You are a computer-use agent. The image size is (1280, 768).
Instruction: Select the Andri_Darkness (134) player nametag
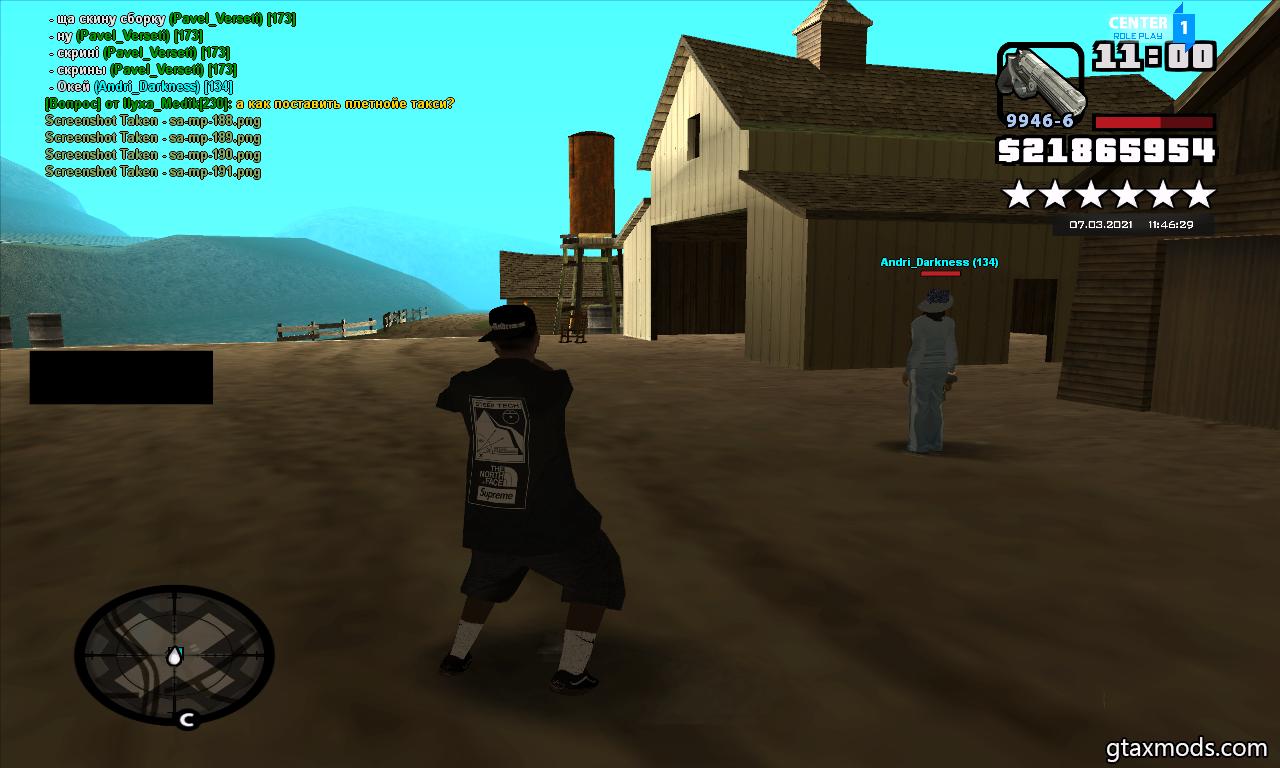(938, 262)
